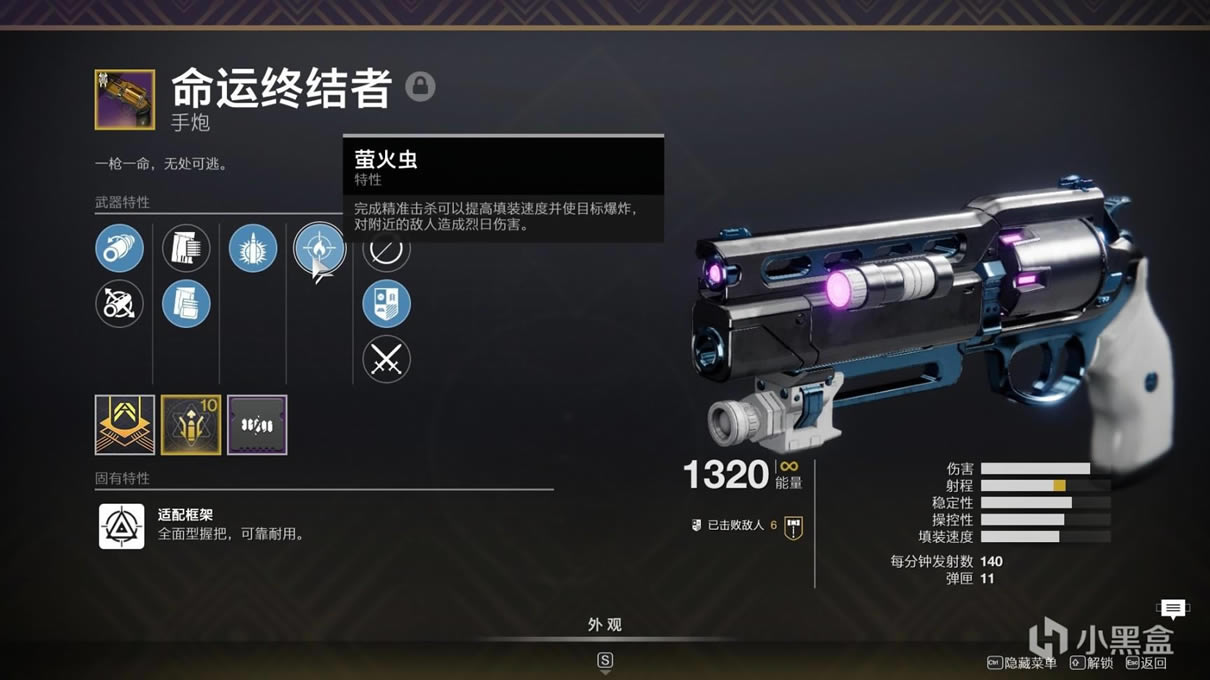This screenshot has width=1210, height=680.
Task: Select the barrel perk with crossed arrows
Action: click(119, 304)
